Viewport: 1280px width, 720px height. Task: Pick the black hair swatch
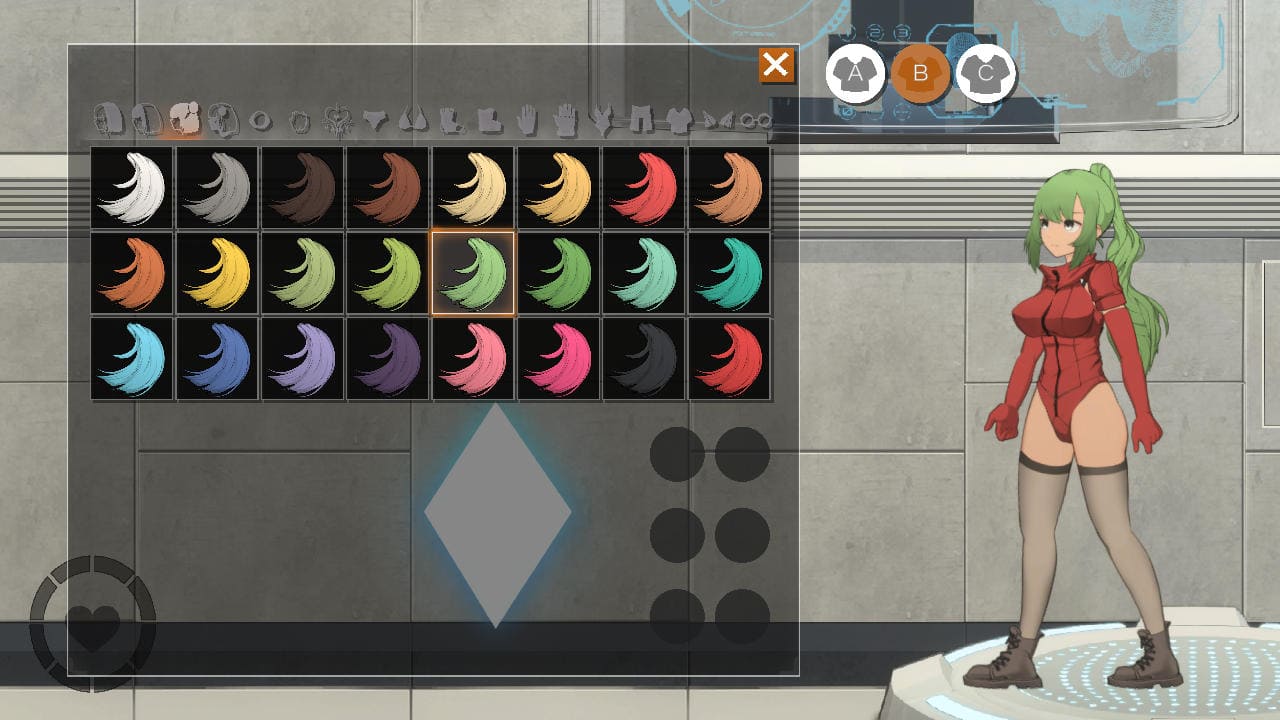tap(644, 358)
